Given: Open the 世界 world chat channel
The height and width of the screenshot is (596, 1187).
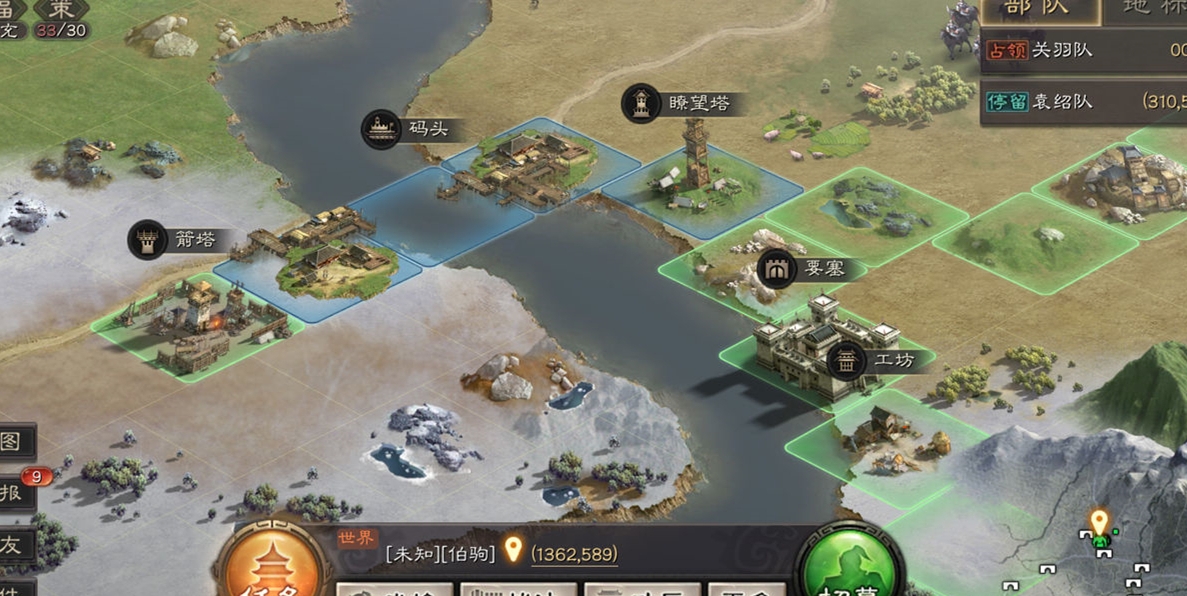Looking at the screenshot, I should [357, 537].
